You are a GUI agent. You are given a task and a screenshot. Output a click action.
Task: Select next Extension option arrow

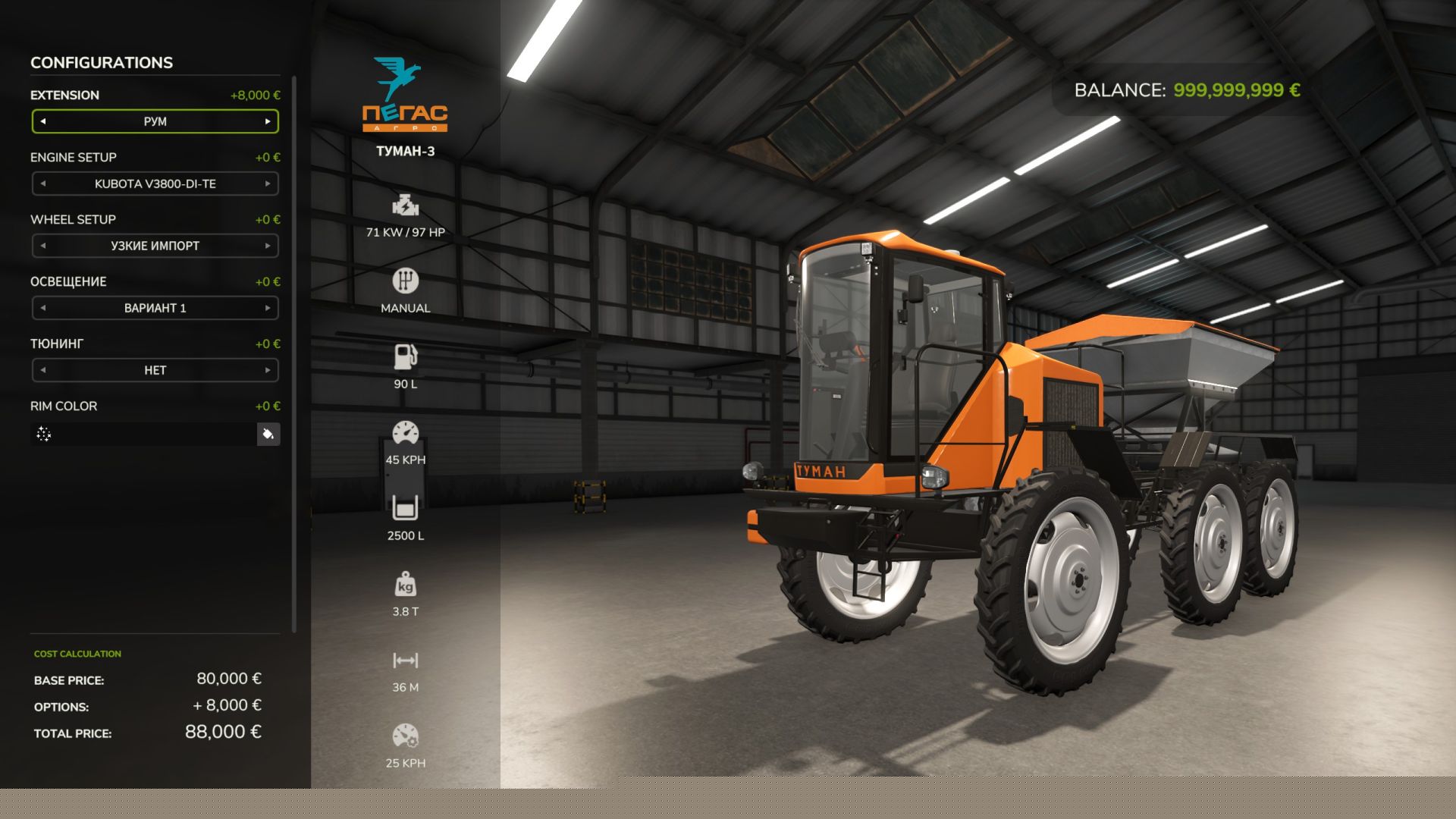(x=268, y=121)
